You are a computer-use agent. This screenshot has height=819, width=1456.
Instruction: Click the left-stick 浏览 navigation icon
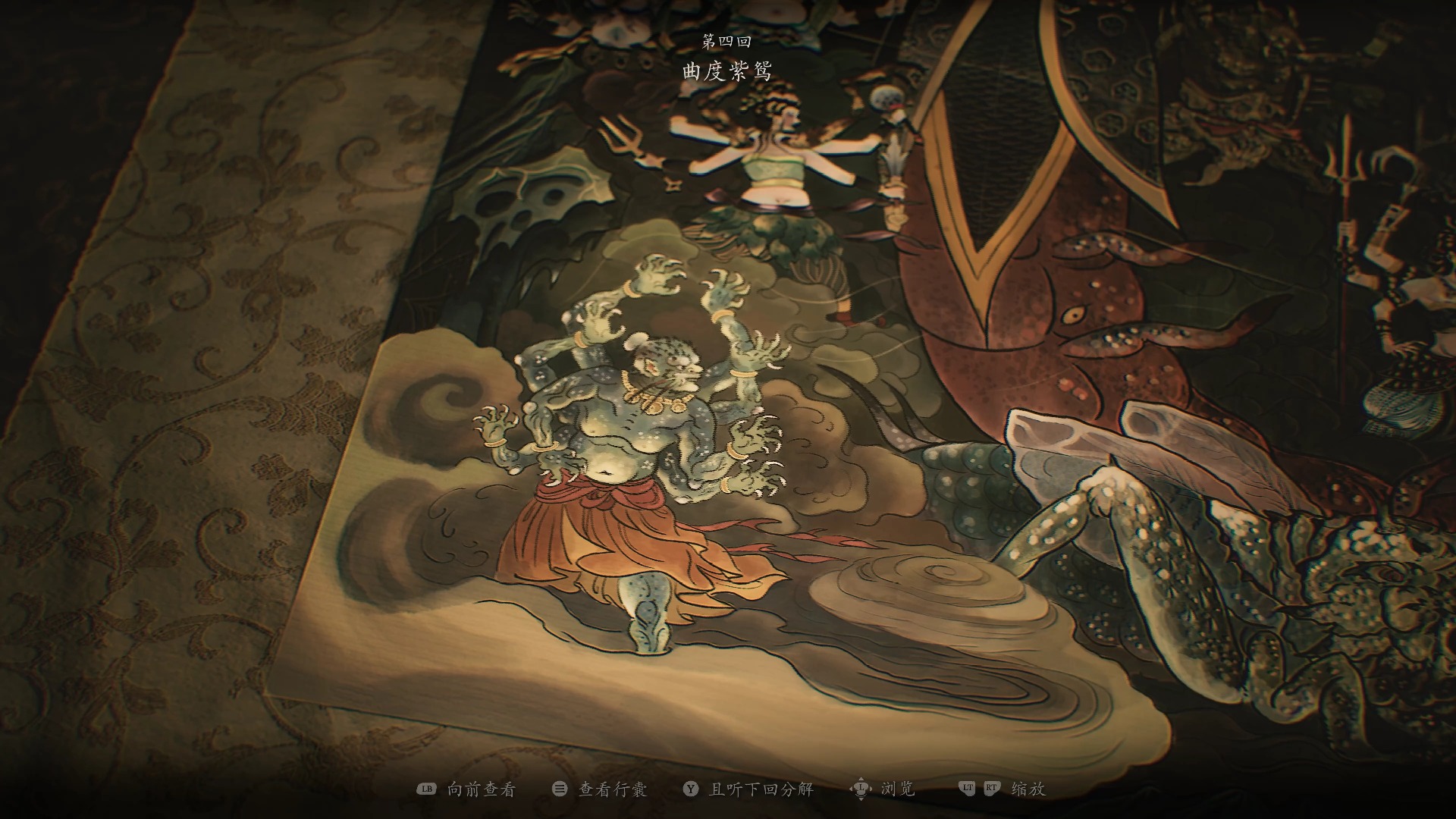click(860, 789)
